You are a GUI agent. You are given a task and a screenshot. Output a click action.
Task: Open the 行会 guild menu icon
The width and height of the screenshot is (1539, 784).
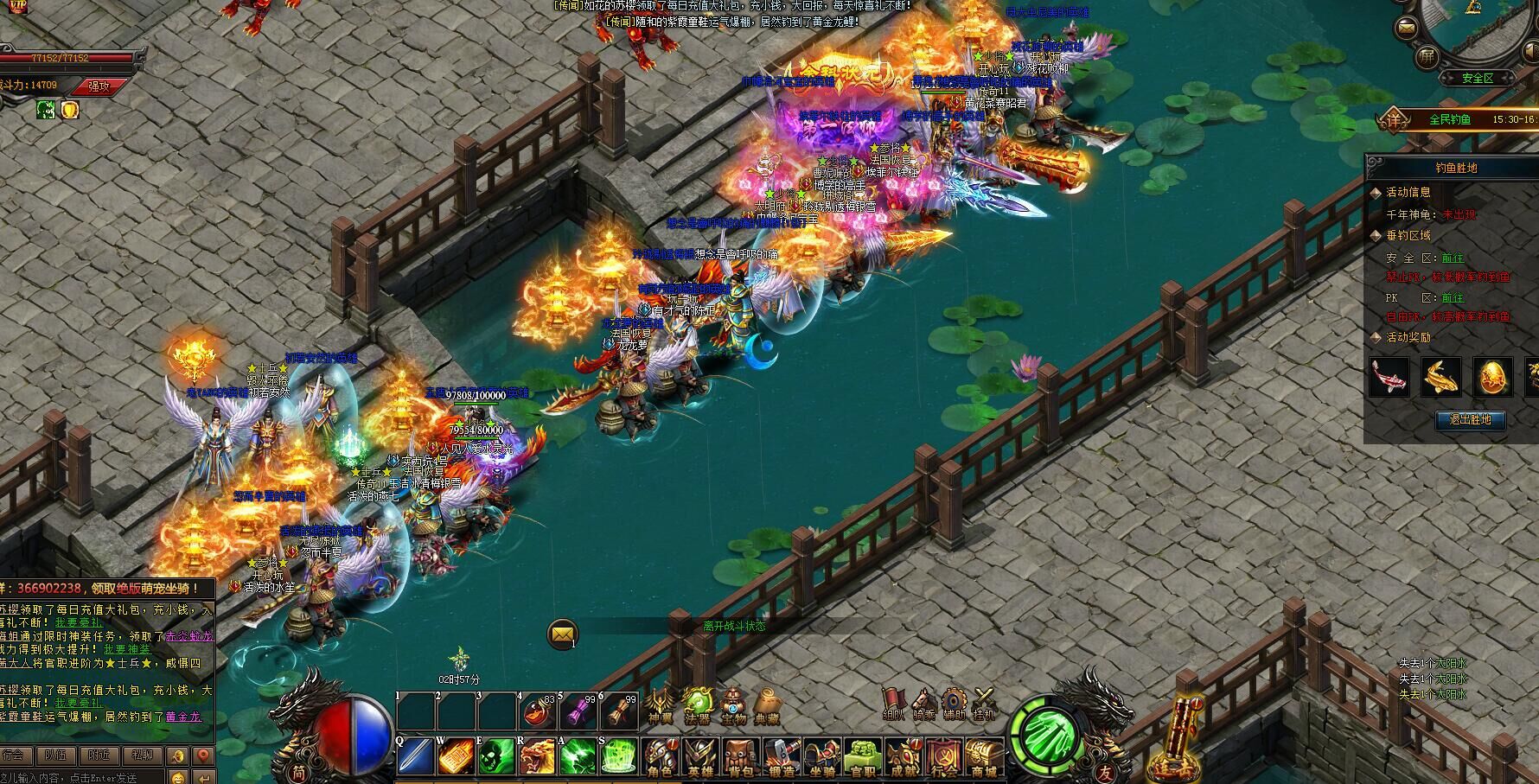pyautogui.click(x=944, y=758)
